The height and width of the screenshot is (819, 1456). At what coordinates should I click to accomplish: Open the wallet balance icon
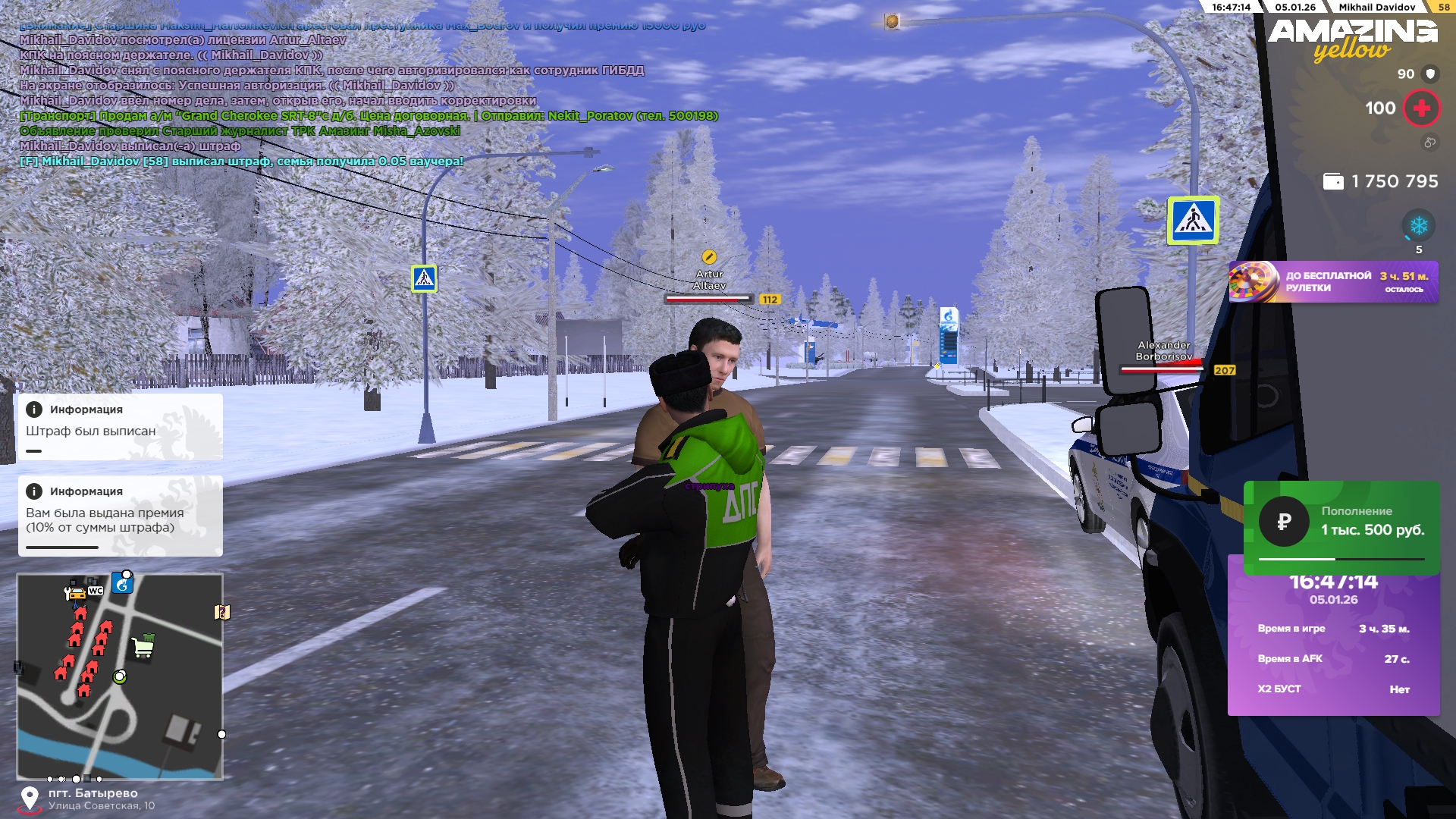coord(1333,181)
